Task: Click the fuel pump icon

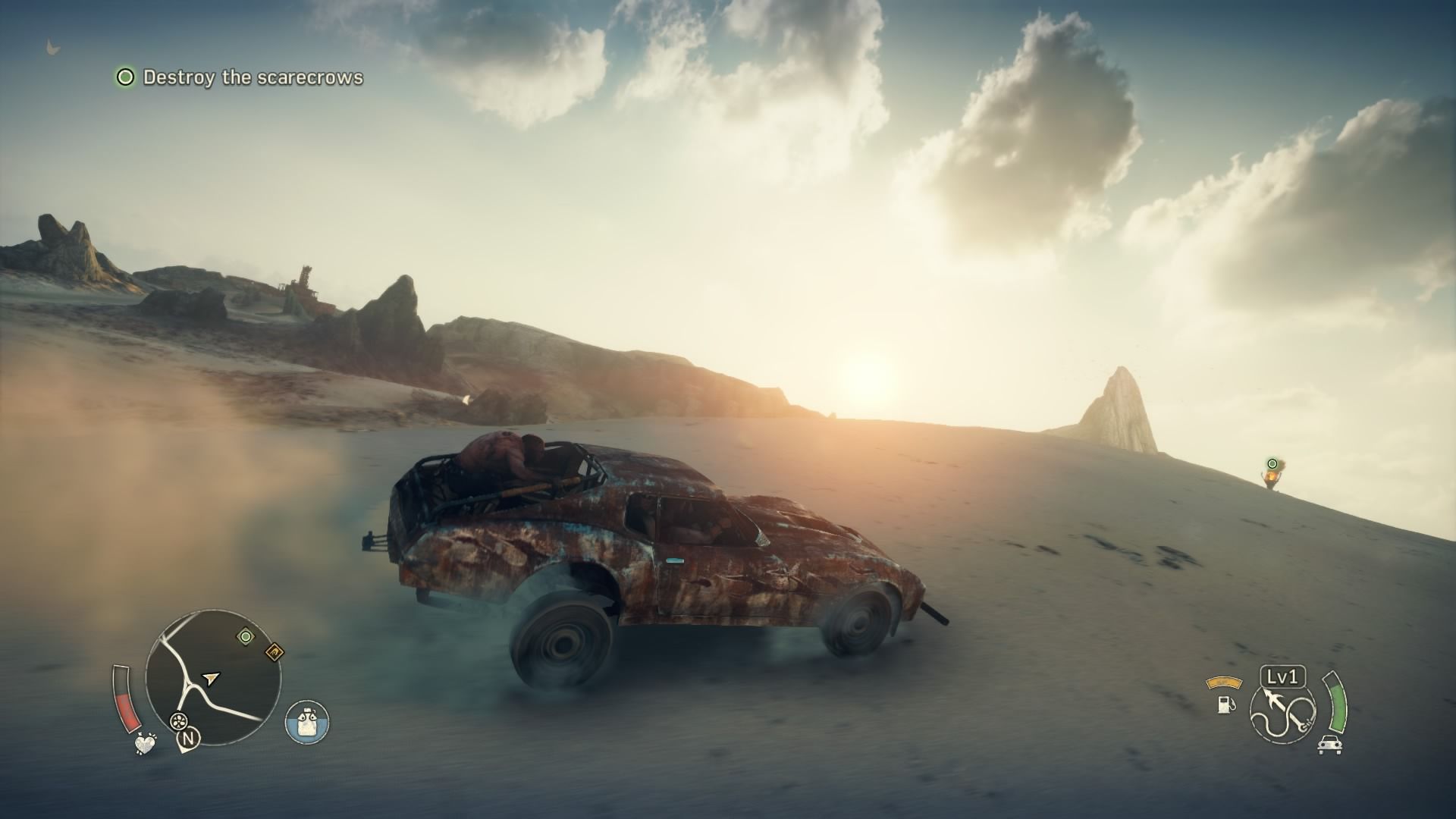Action: 1224,704
